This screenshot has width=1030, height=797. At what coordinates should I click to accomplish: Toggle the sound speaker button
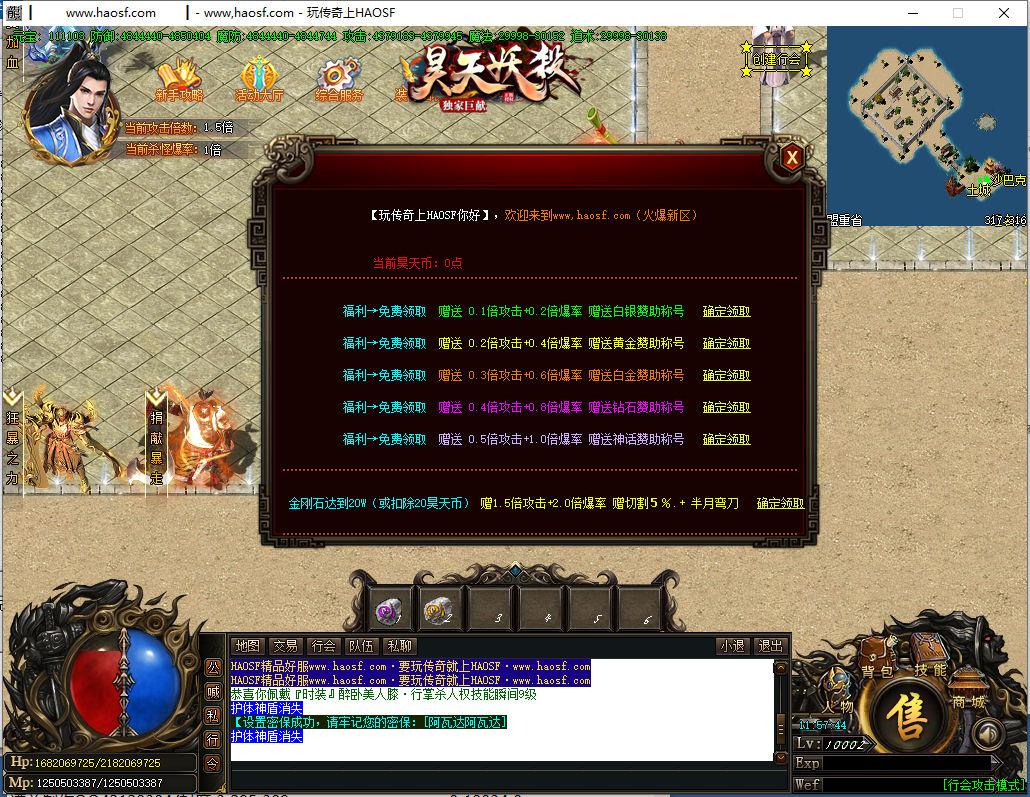[x=987, y=735]
